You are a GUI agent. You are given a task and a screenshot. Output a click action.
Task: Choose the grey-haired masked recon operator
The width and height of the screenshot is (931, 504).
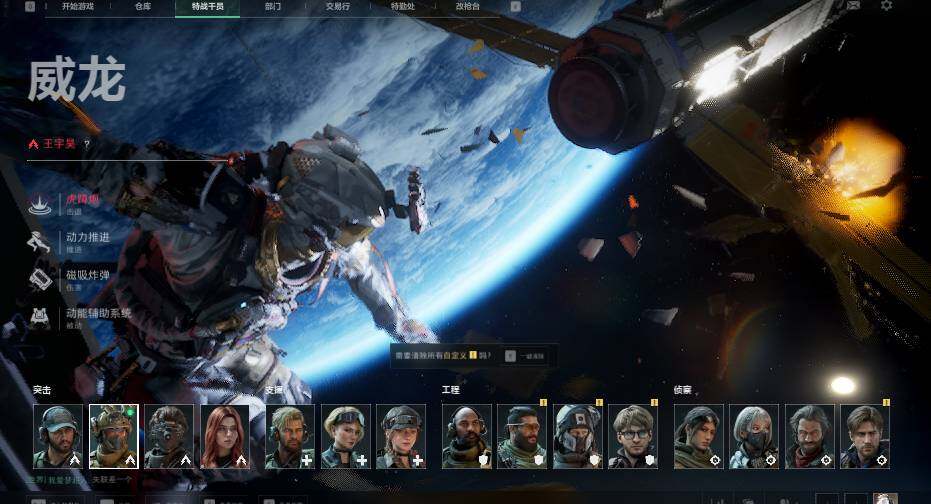coord(754,437)
